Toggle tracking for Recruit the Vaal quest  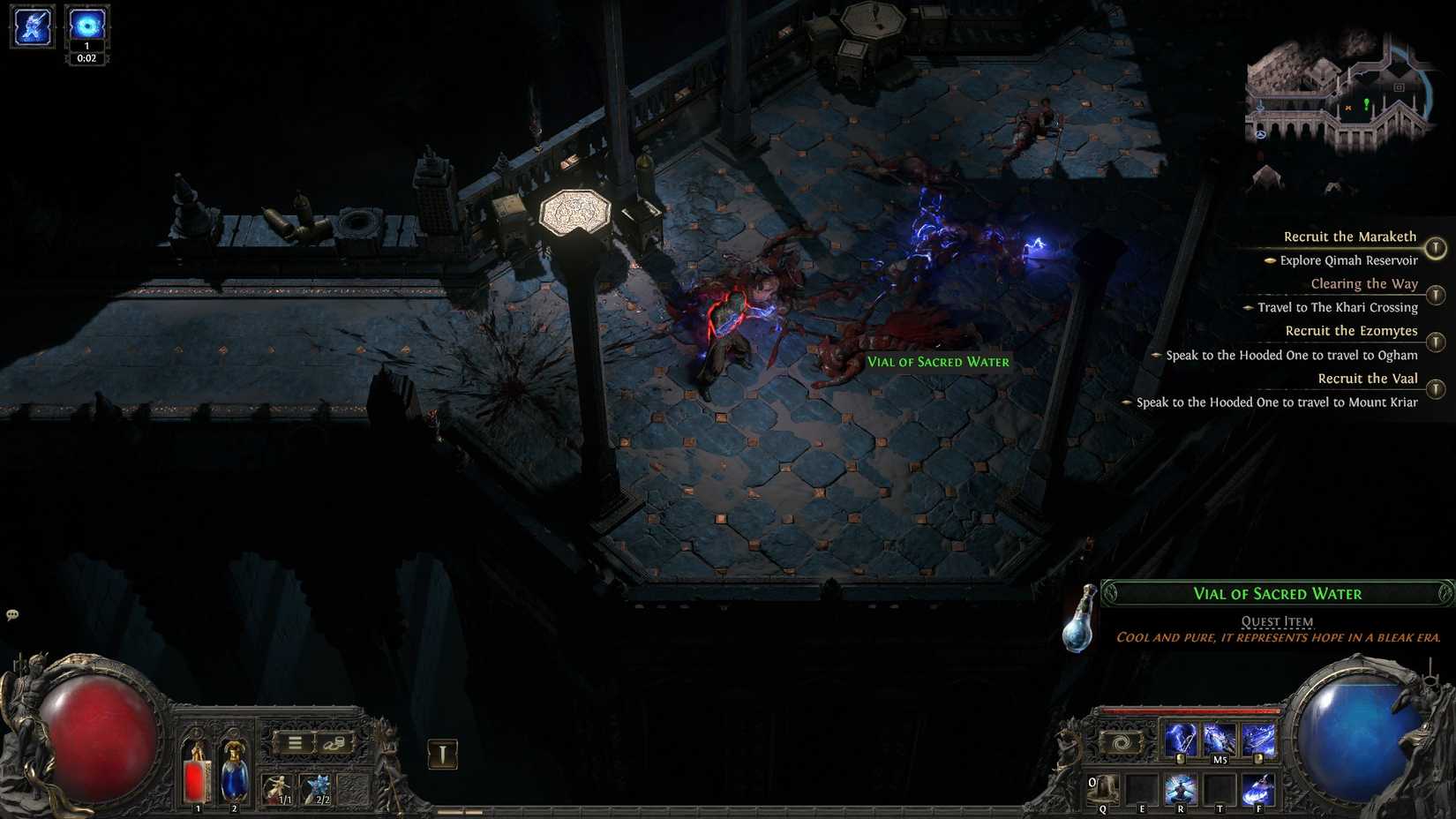(x=1437, y=389)
